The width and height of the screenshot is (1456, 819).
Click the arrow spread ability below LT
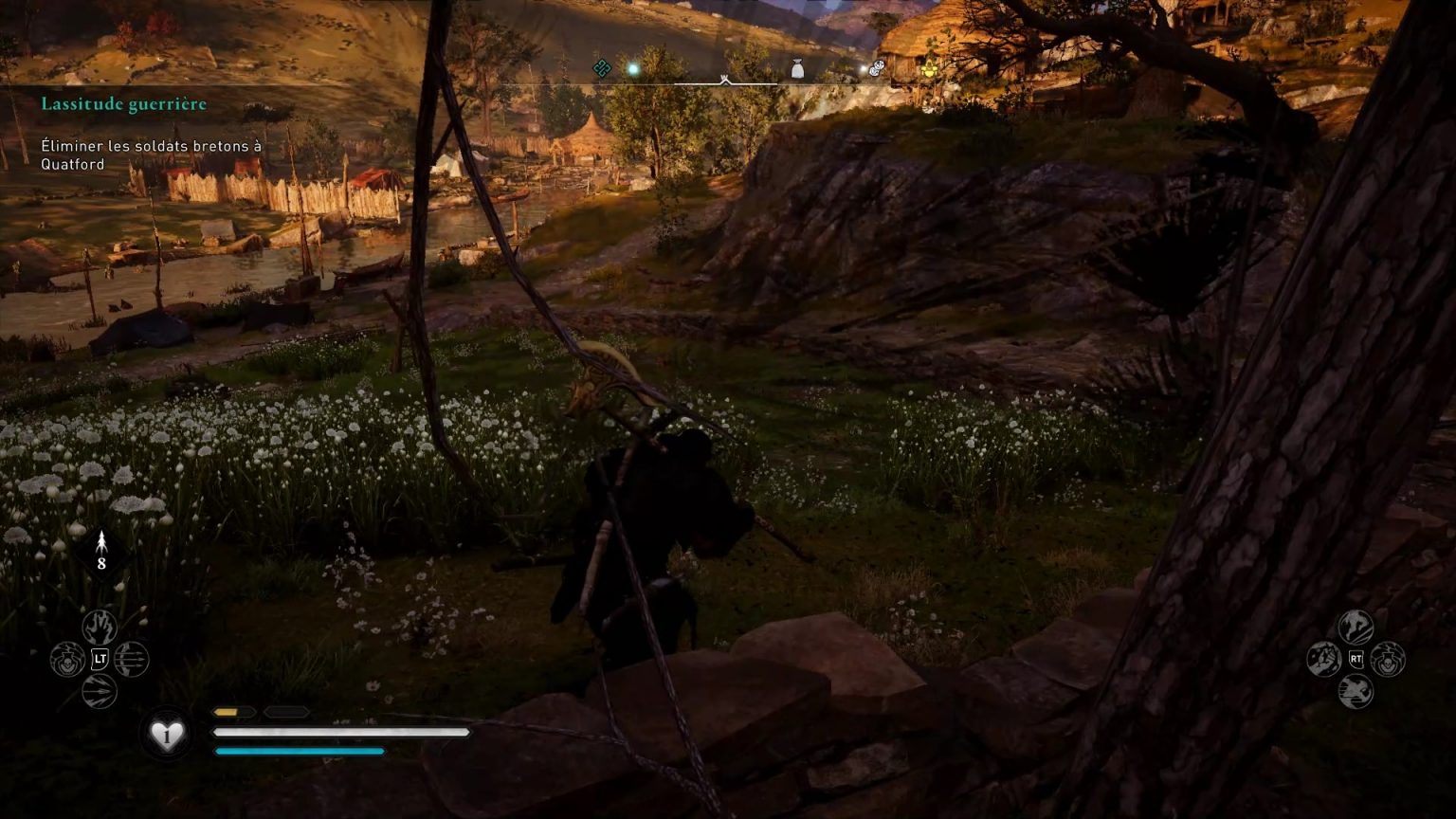pos(100,691)
